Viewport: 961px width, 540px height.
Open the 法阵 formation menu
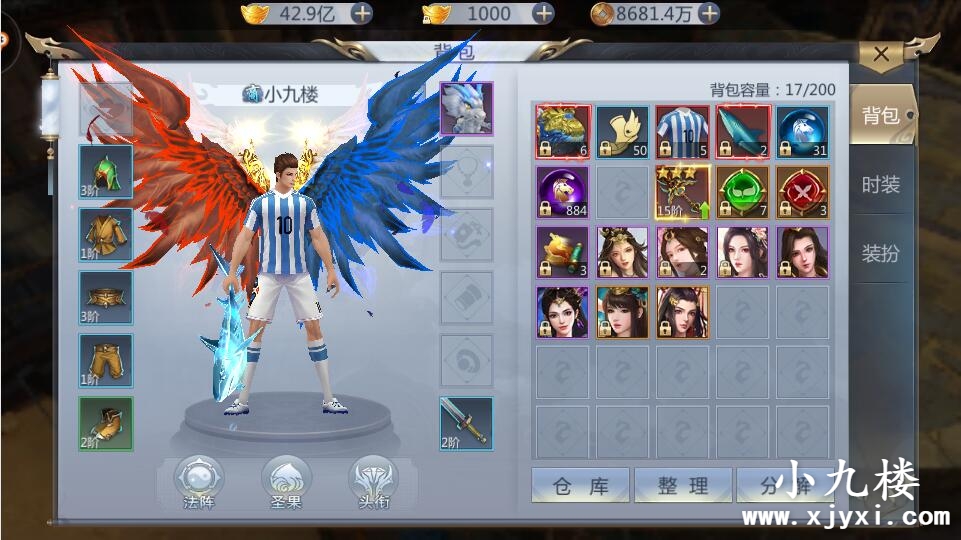click(199, 483)
